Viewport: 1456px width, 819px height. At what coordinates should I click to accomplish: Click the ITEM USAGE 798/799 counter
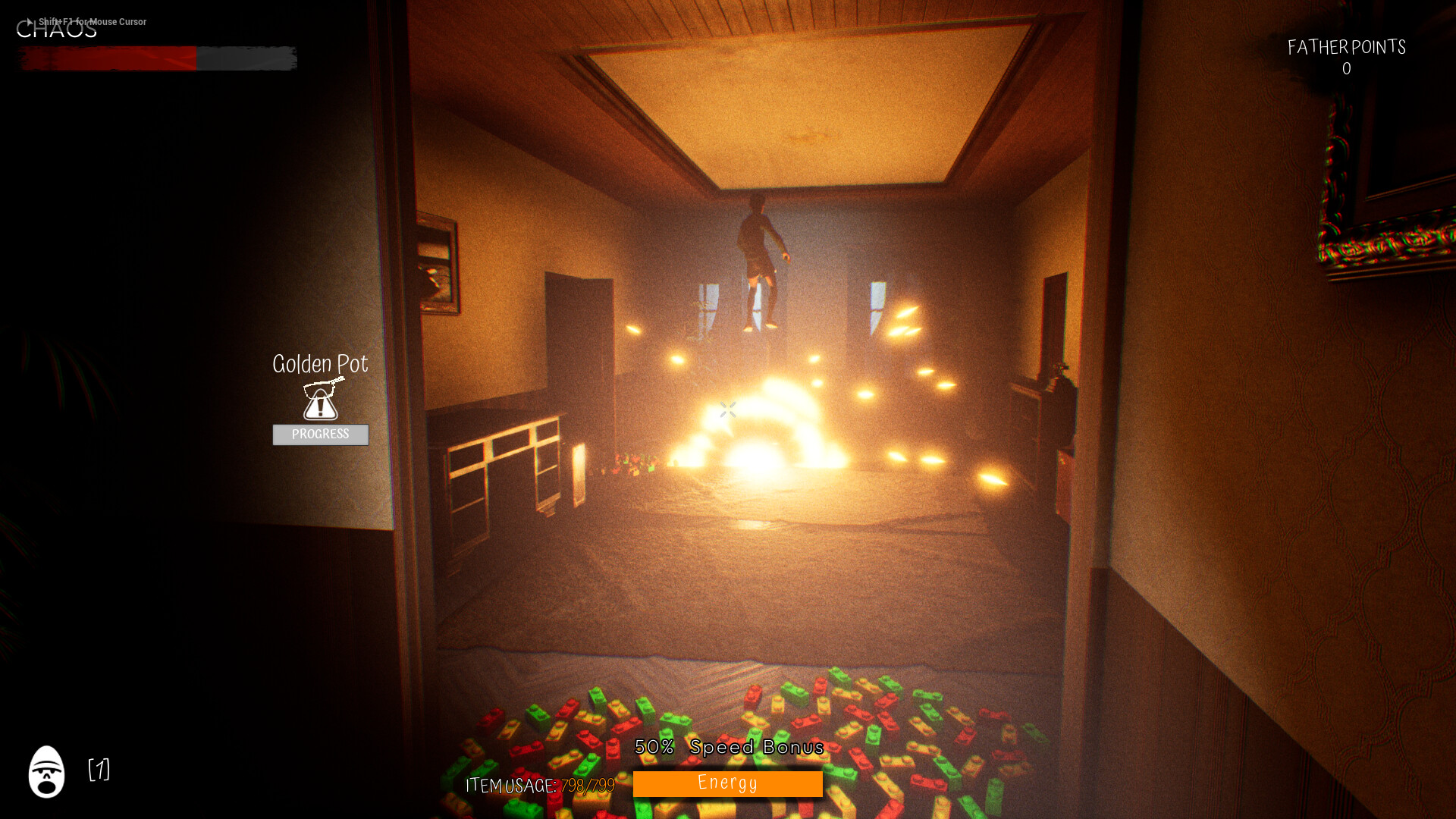(540, 786)
